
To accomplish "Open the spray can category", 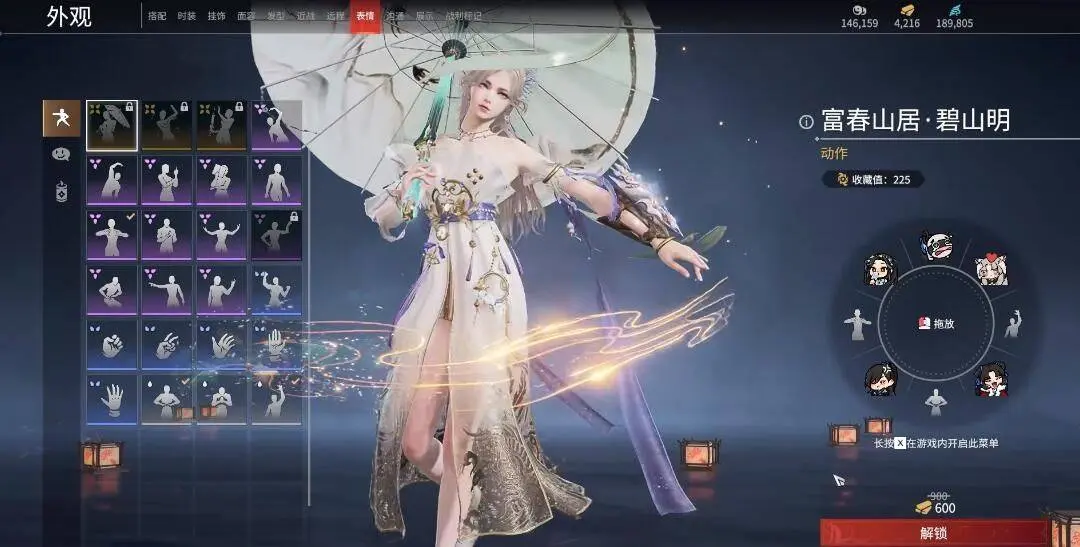I will pyautogui.click(x=61, y=191).
